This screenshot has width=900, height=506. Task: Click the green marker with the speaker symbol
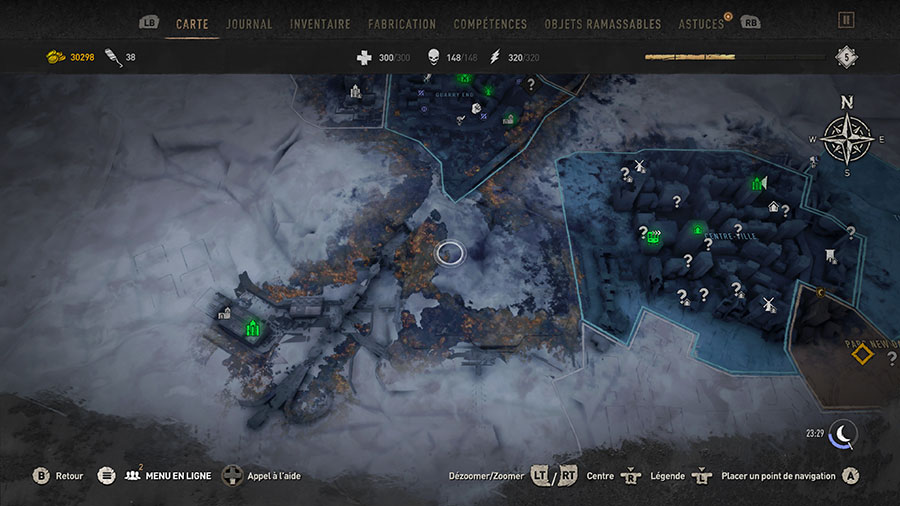(x=758, y=183)
